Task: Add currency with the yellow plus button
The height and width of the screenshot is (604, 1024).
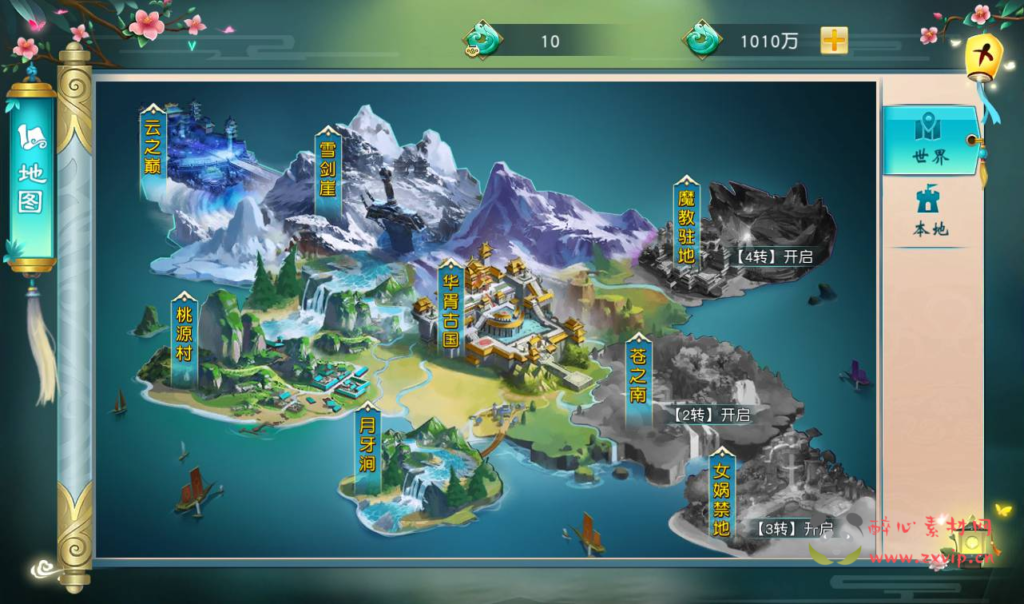Action: tap(834, 41)
